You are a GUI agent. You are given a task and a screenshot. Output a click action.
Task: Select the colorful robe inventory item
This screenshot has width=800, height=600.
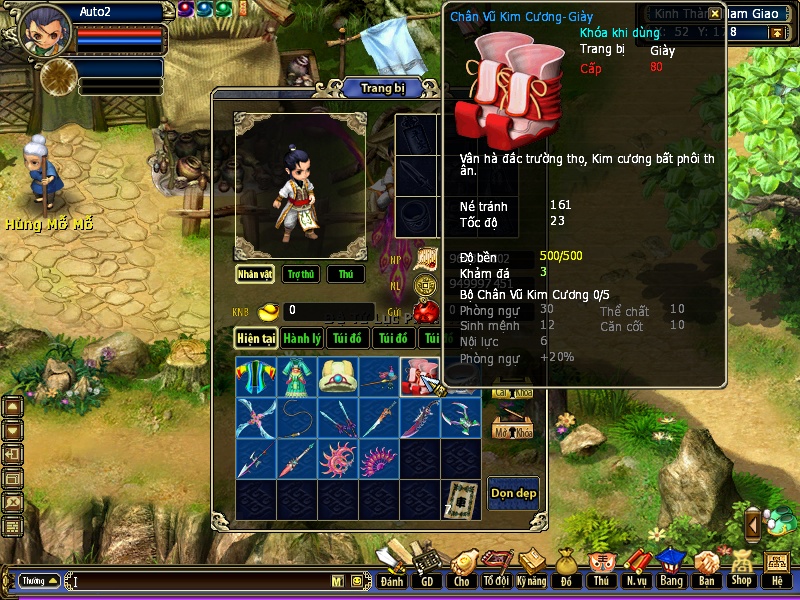click(255, 376)
